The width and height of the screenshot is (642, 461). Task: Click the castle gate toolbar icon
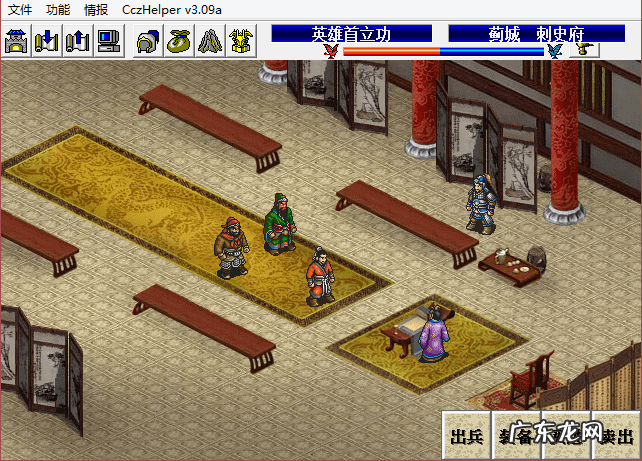18,41
